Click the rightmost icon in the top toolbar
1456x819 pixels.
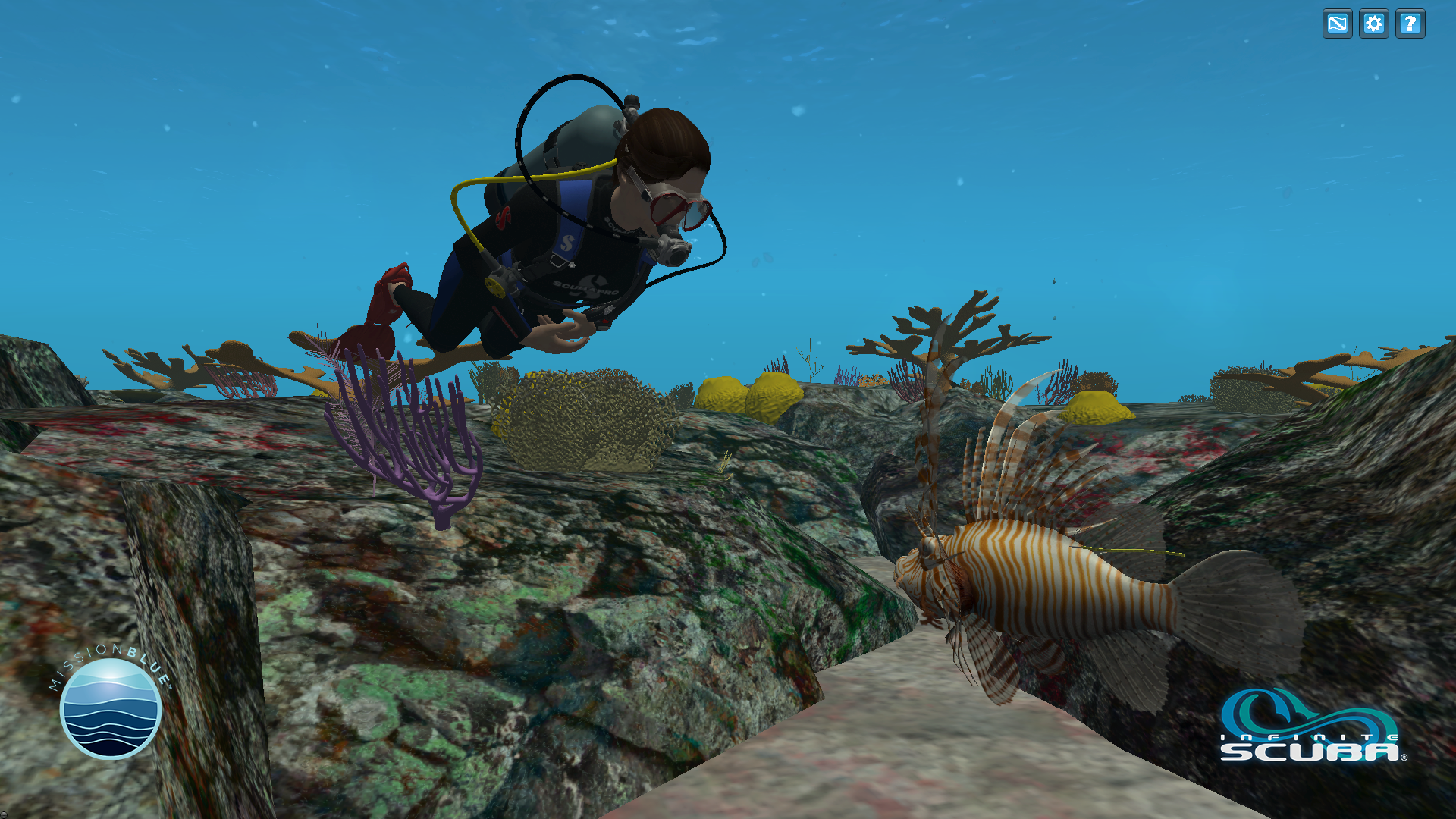1411,24
